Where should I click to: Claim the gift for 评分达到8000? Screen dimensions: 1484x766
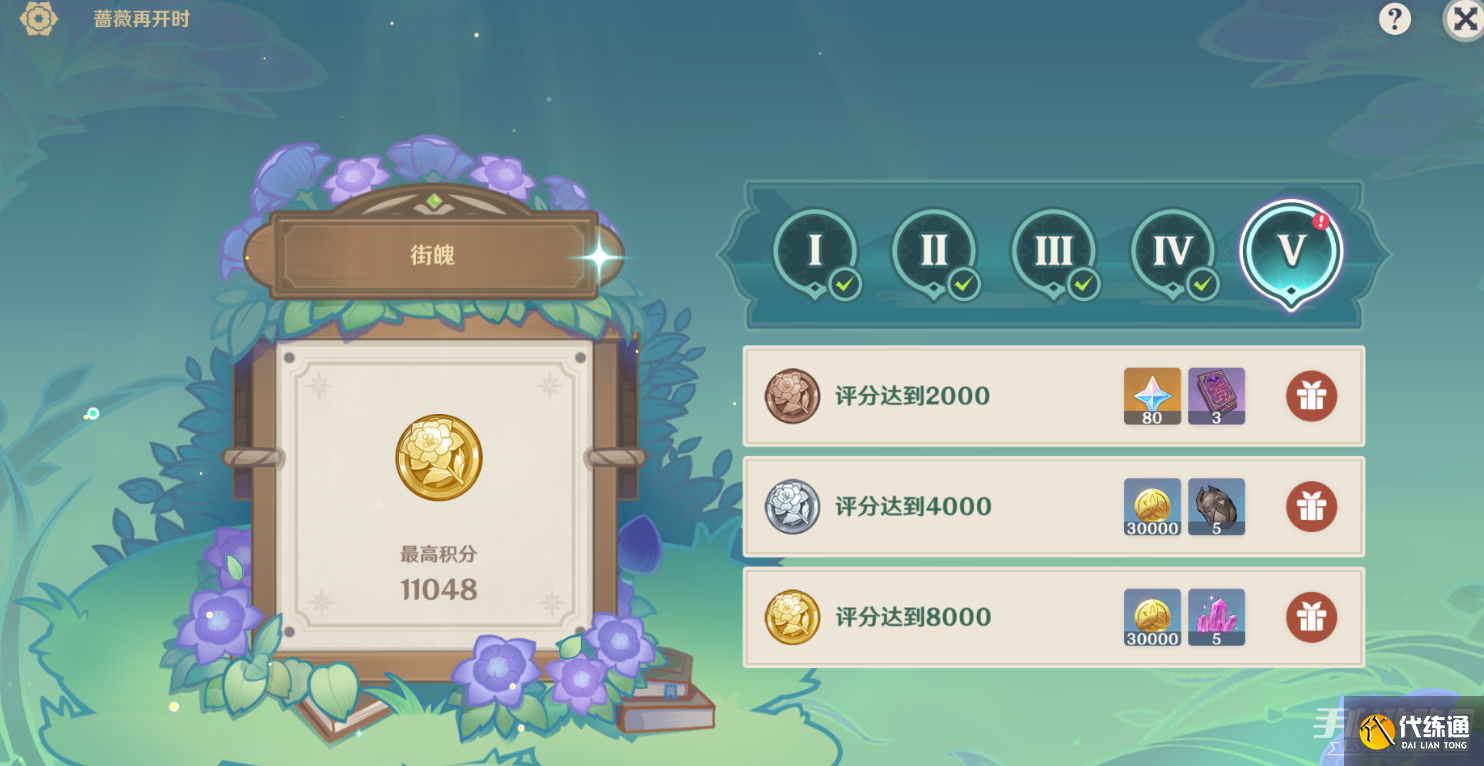pos(1311,617)
